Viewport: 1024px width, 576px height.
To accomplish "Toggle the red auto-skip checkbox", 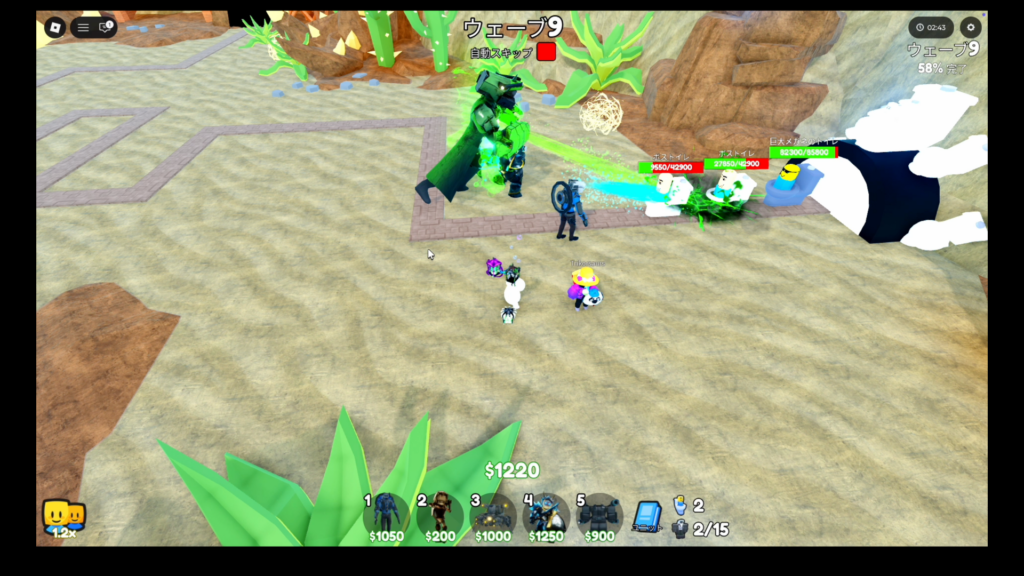I will click(x=545, y=52).
